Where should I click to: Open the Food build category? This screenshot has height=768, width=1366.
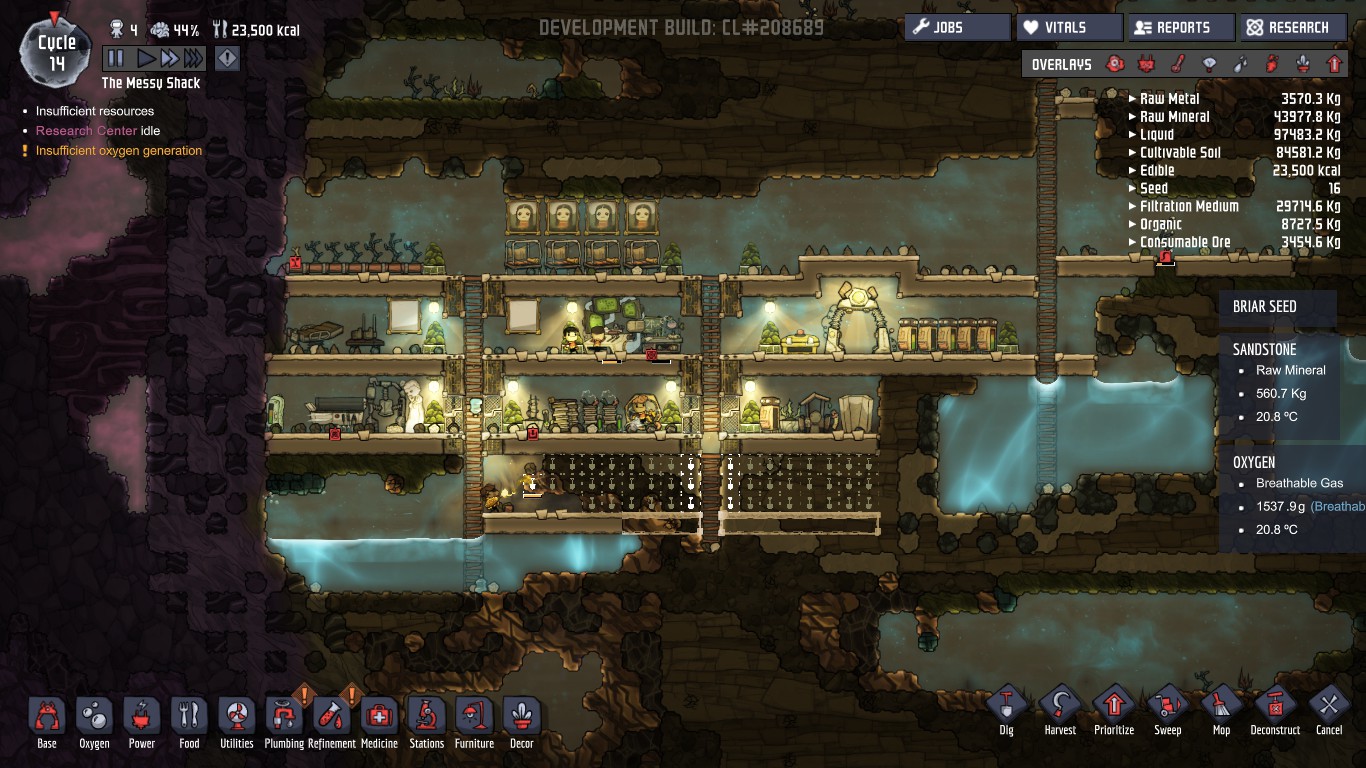click(189, 718)
